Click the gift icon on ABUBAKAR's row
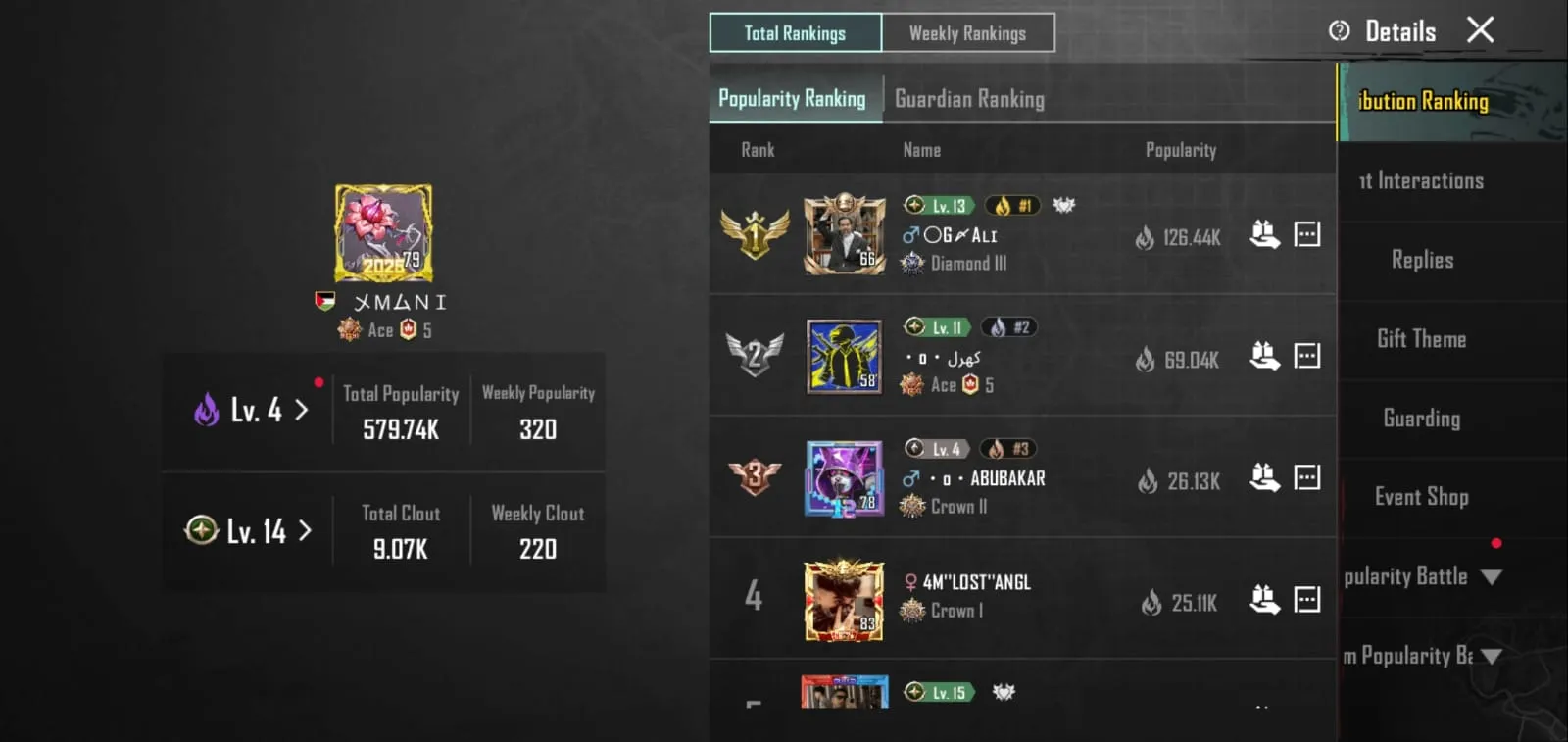 1266,477
